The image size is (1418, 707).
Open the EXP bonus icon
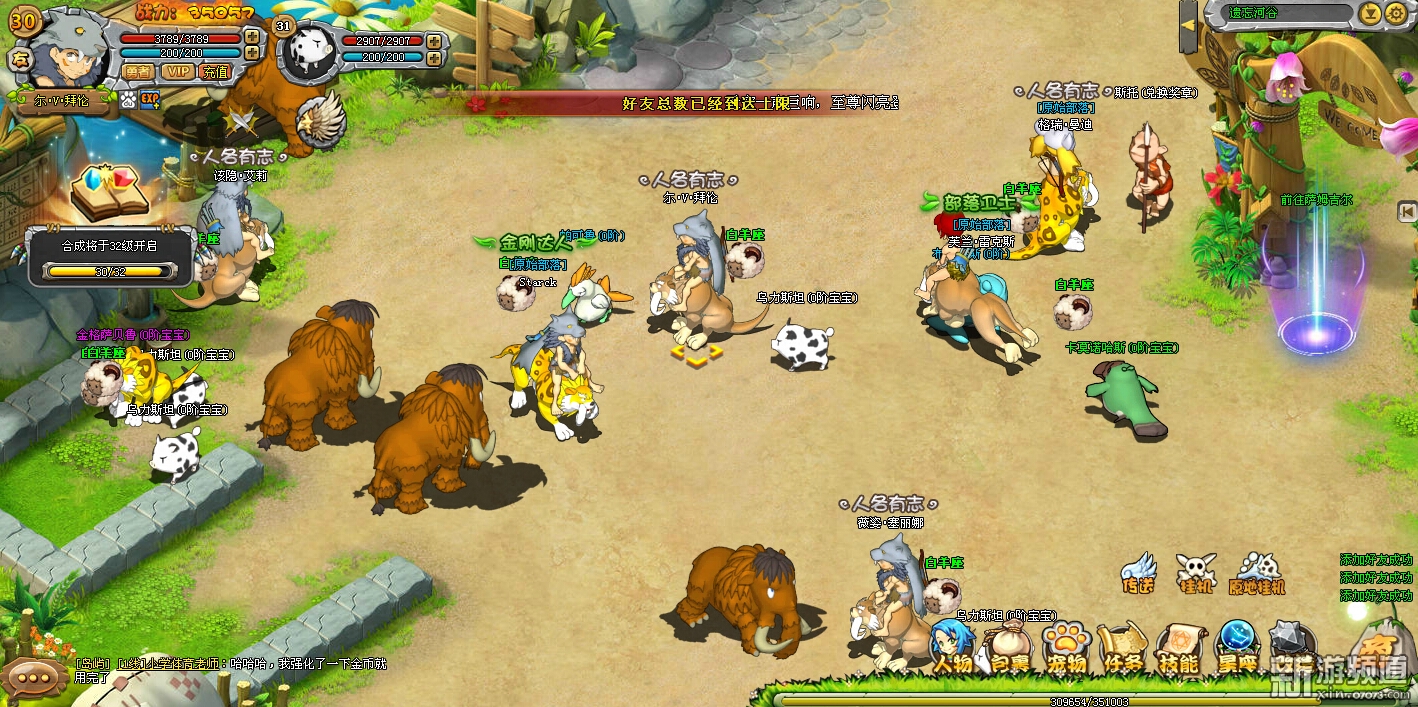tap(150, 99)
